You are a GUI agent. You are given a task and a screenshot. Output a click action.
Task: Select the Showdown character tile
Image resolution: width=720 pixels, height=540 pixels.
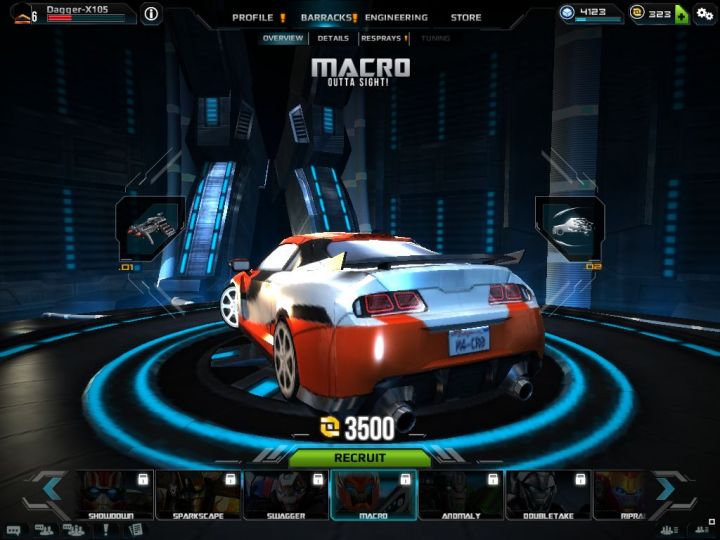[x=110, y=495]
